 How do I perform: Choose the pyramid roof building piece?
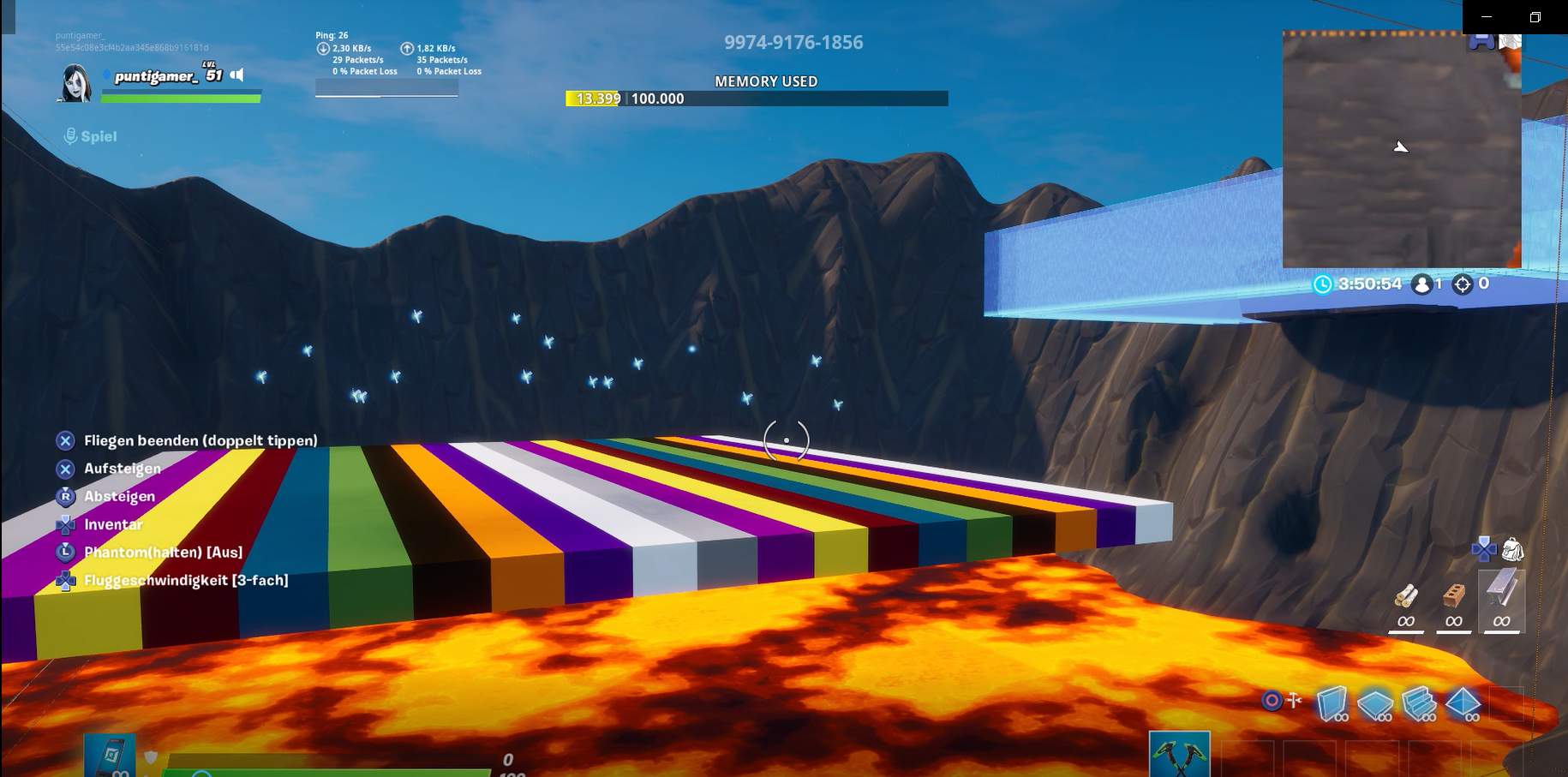click(1463, 703)
